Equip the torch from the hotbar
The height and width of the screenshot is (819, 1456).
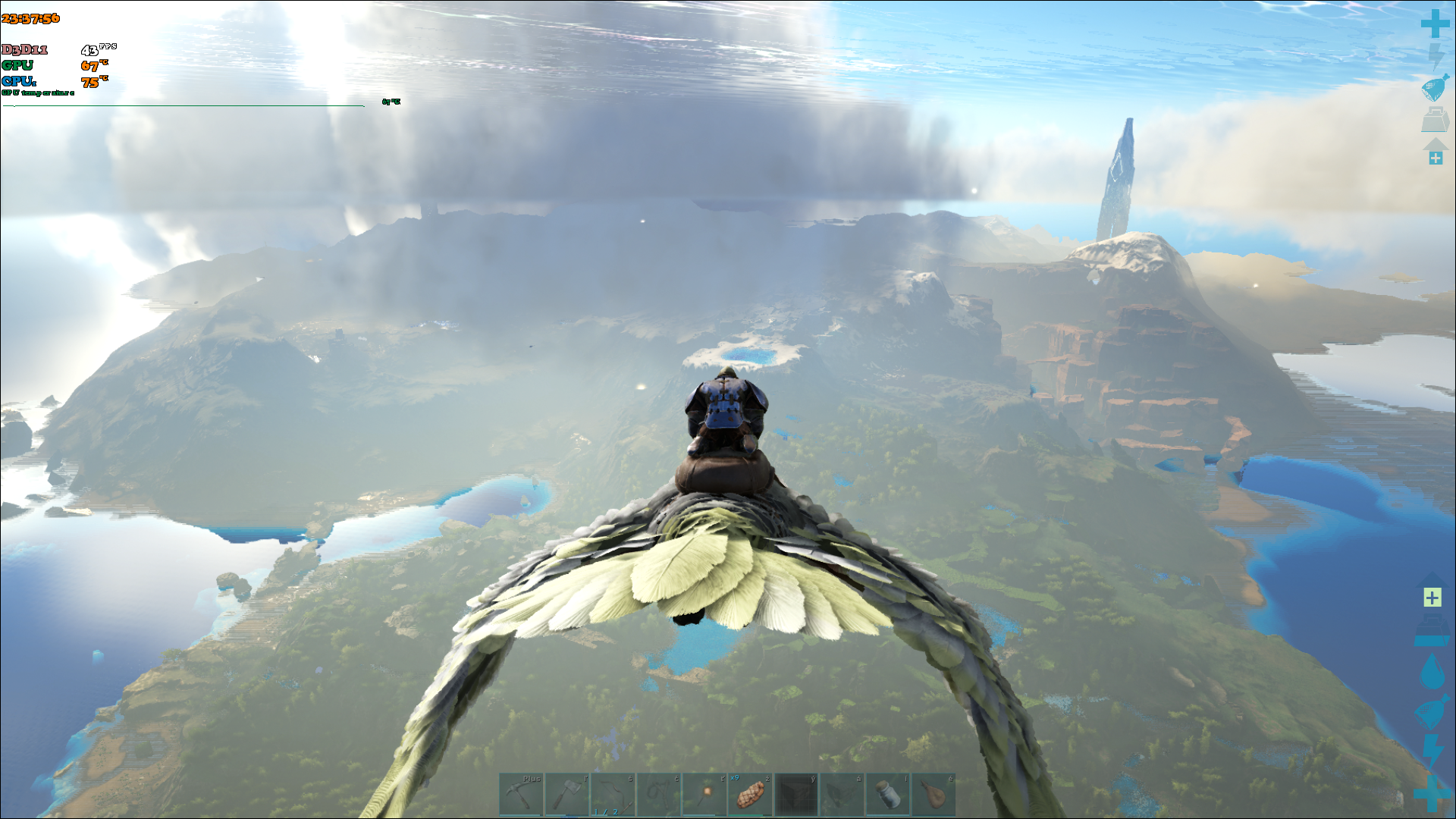coord(704,795)
